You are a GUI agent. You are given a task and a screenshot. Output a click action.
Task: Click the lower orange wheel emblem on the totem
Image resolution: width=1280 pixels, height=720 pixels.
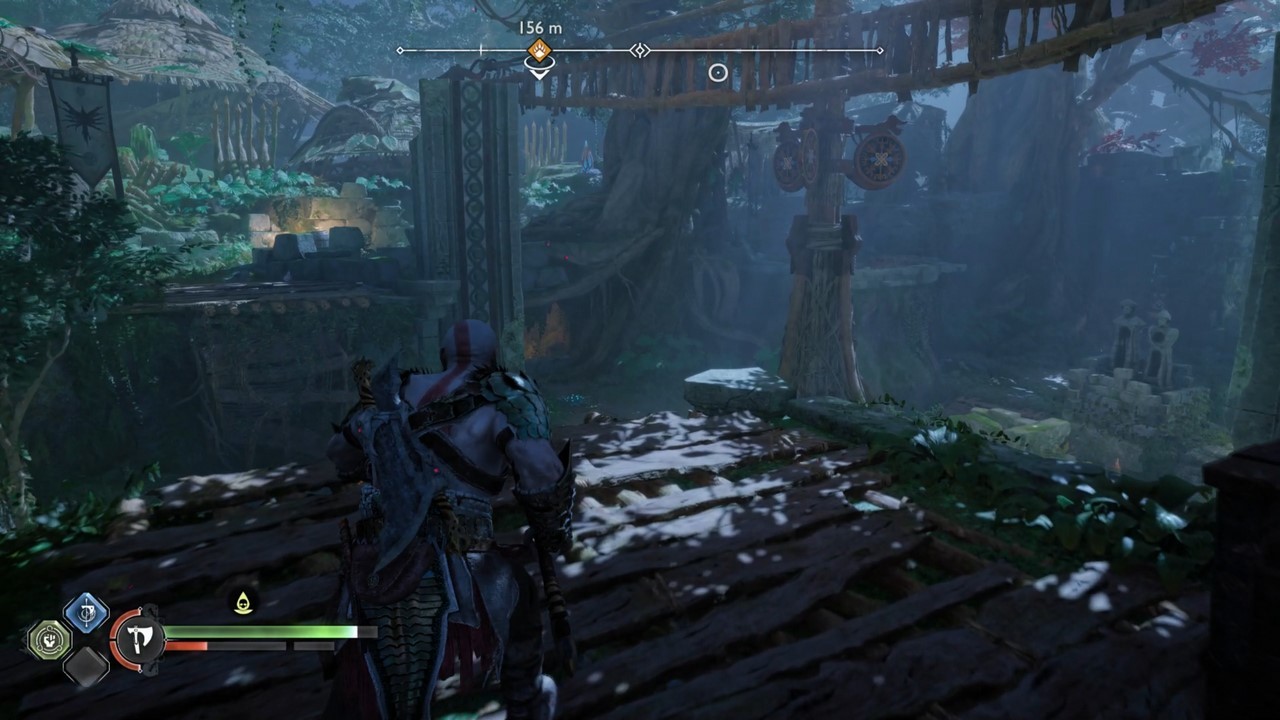tap(879, 157)
